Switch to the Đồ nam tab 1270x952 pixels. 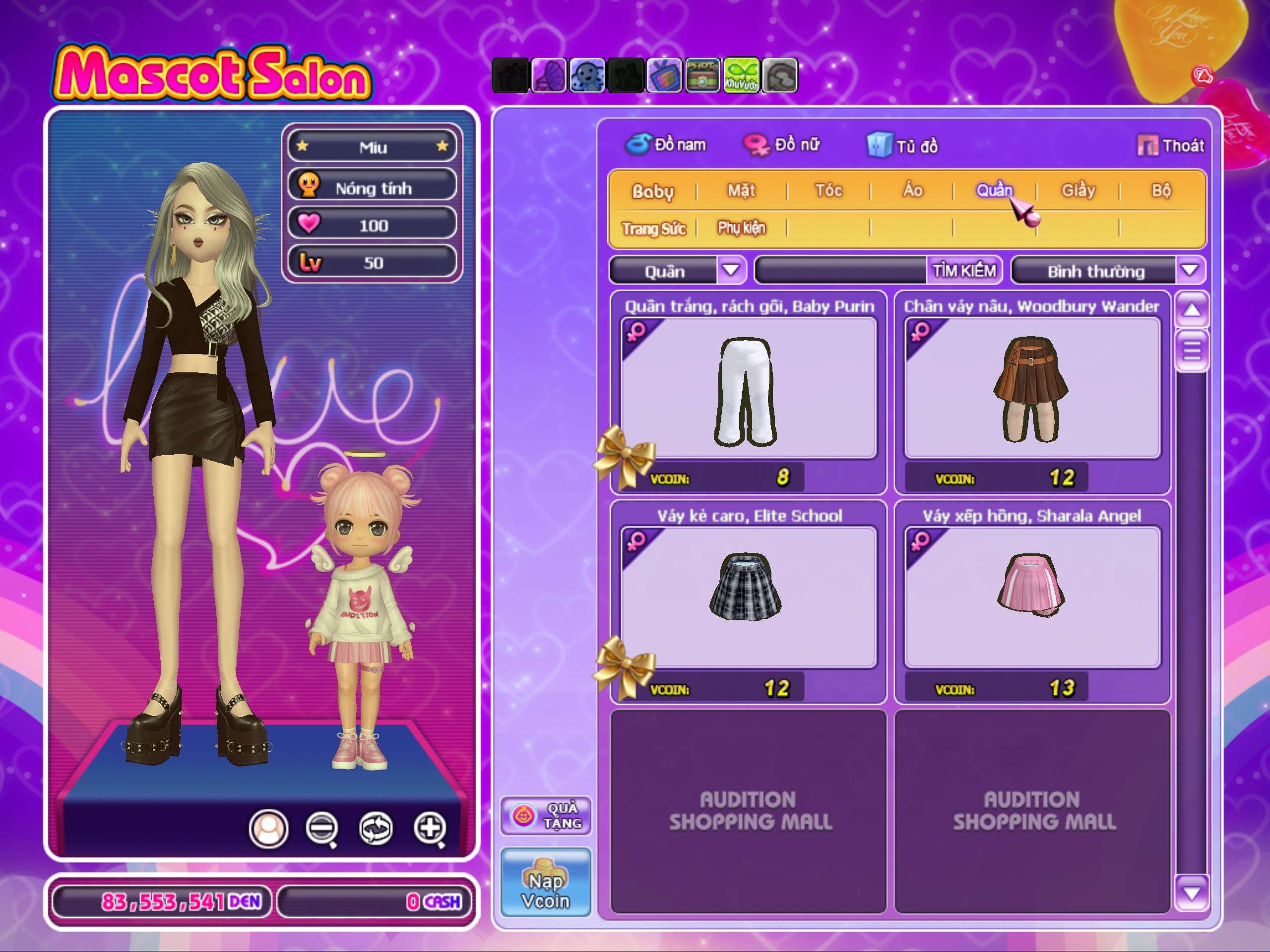[666, 145]
